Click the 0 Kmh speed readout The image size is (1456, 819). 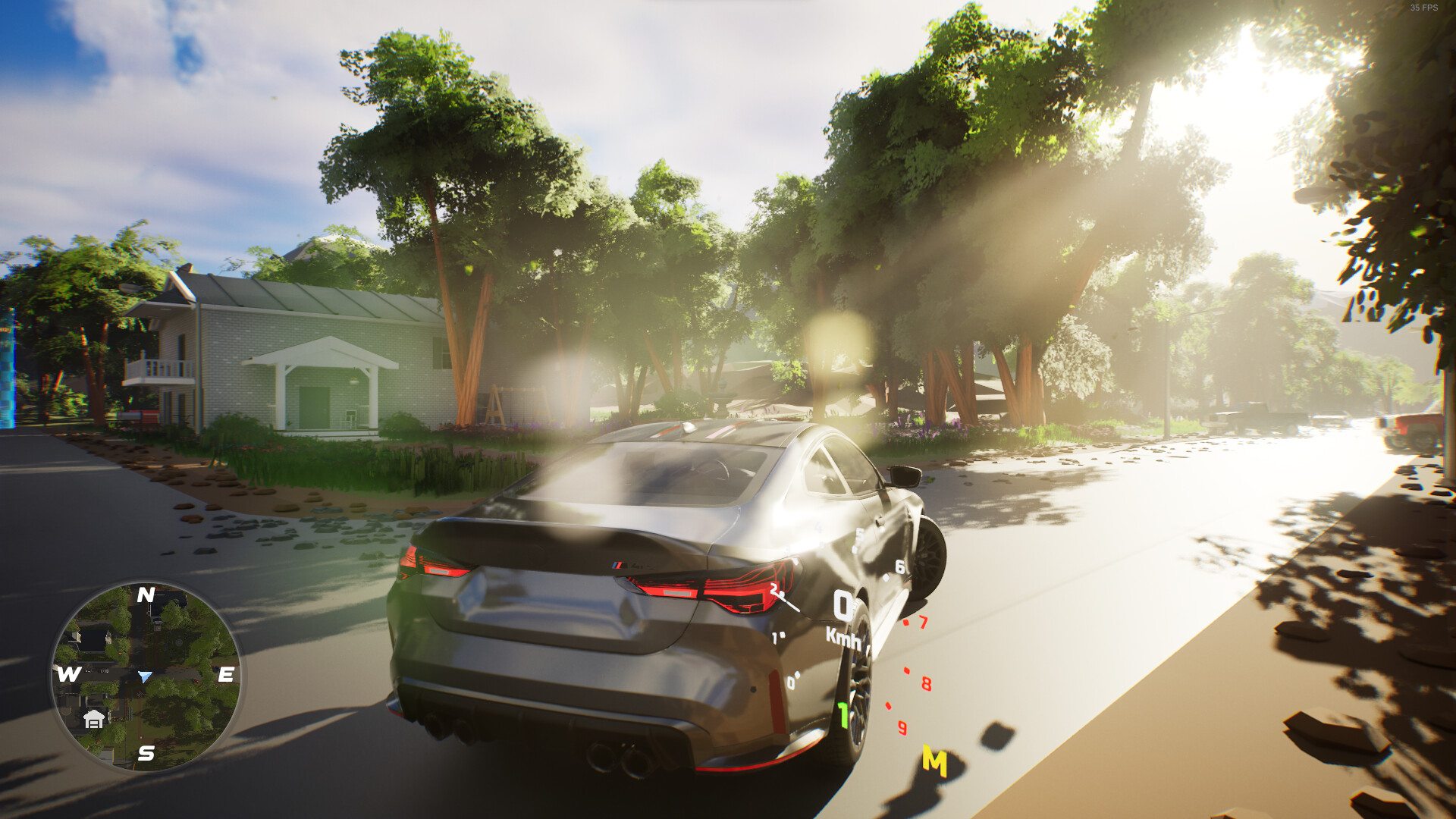(844, 607)
